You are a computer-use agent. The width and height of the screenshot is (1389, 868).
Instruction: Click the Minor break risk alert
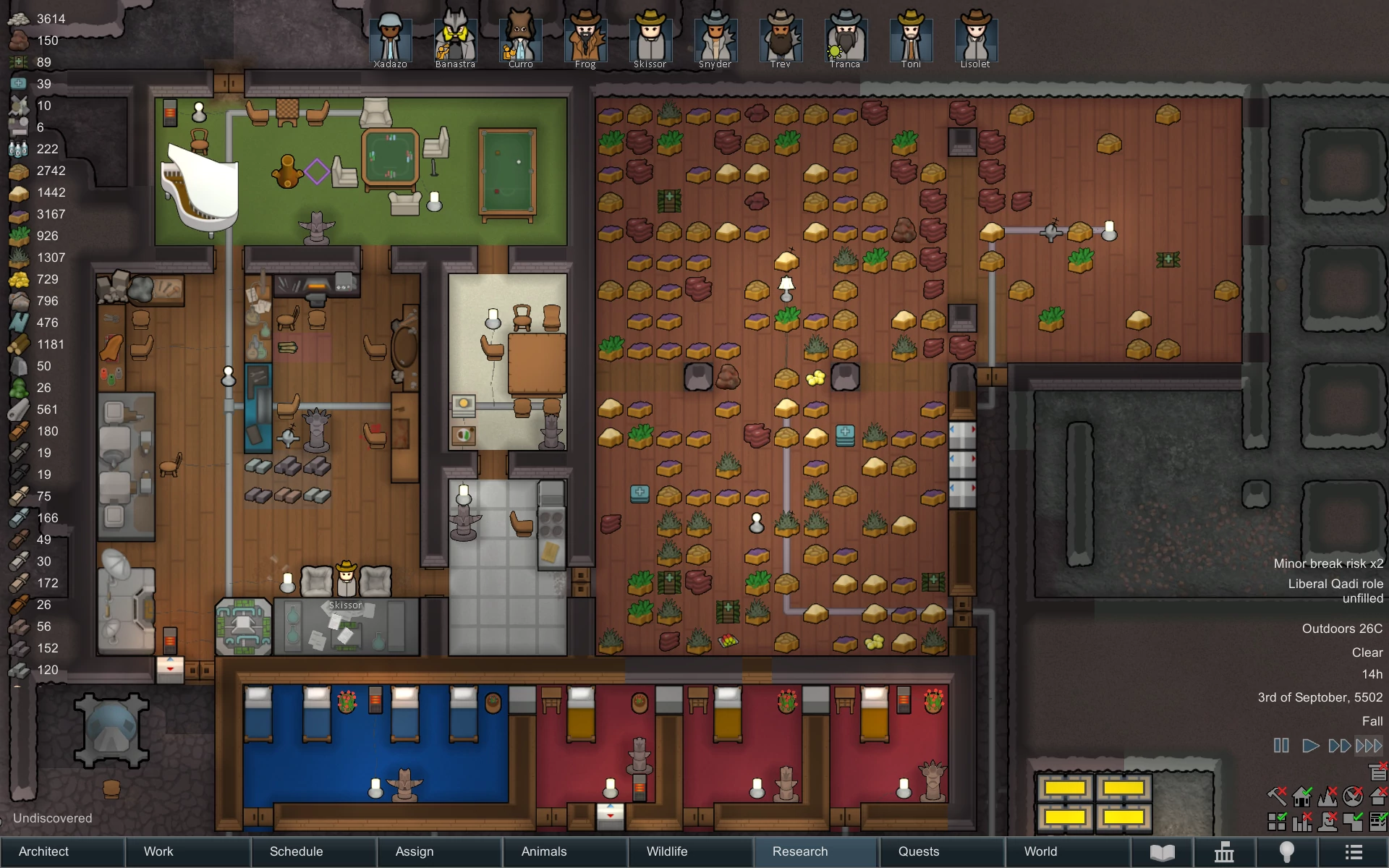(x=1328, y=563)
